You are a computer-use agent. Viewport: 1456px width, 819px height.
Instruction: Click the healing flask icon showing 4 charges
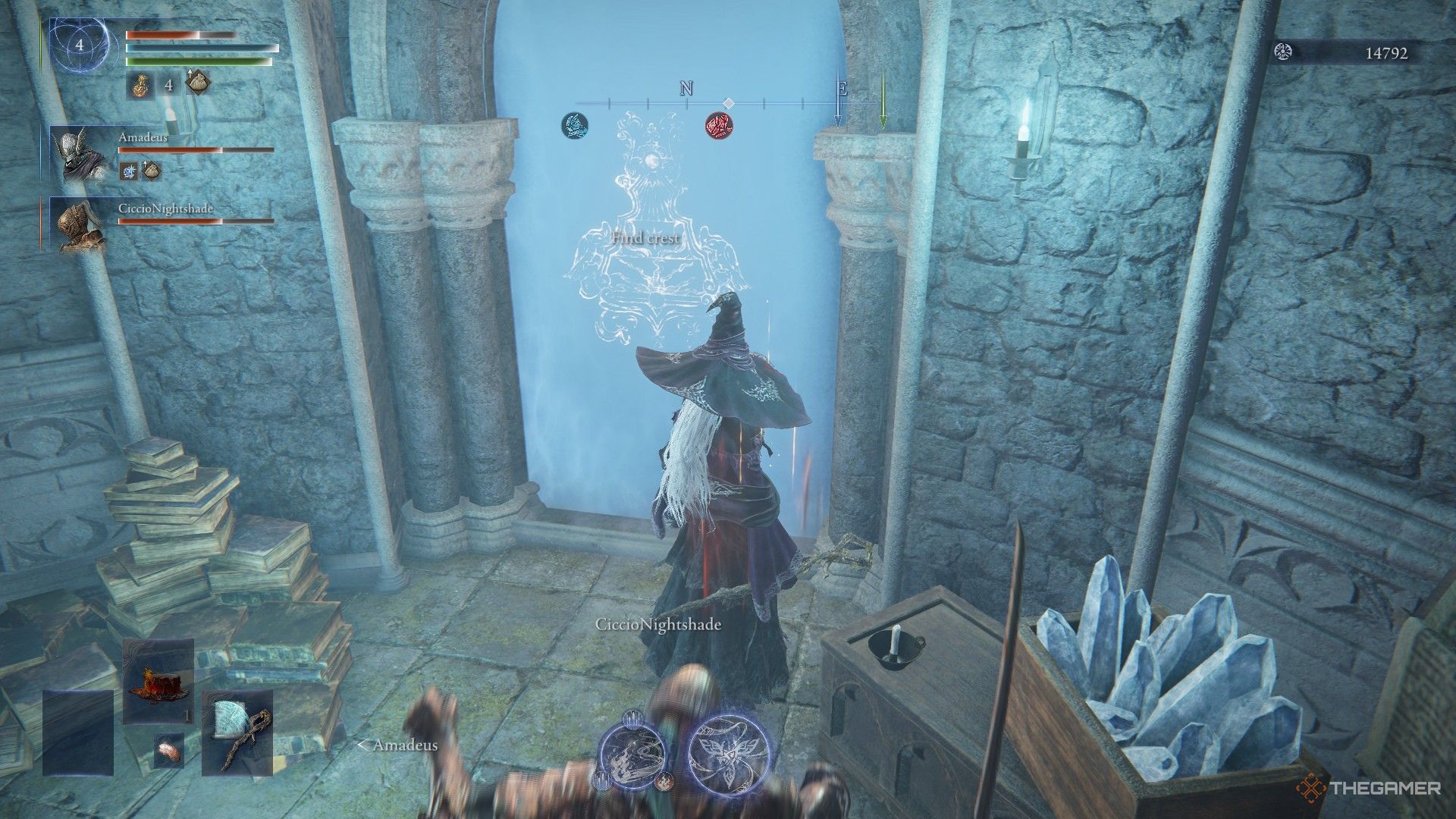(x=141, y=86)
